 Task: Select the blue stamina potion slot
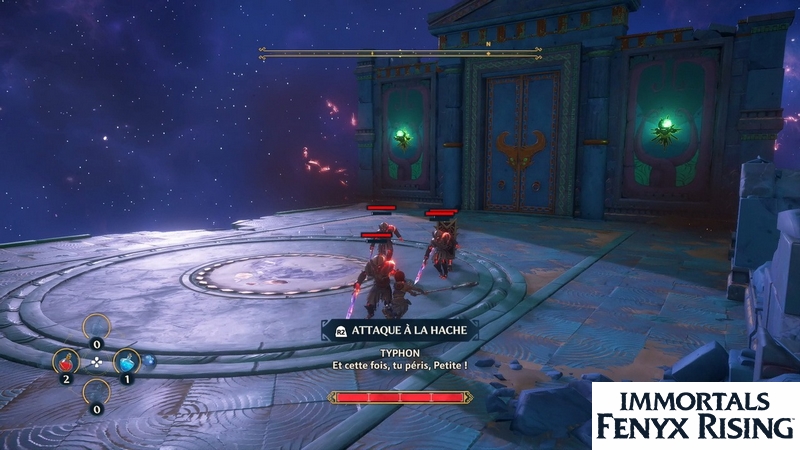click(126, 362)
